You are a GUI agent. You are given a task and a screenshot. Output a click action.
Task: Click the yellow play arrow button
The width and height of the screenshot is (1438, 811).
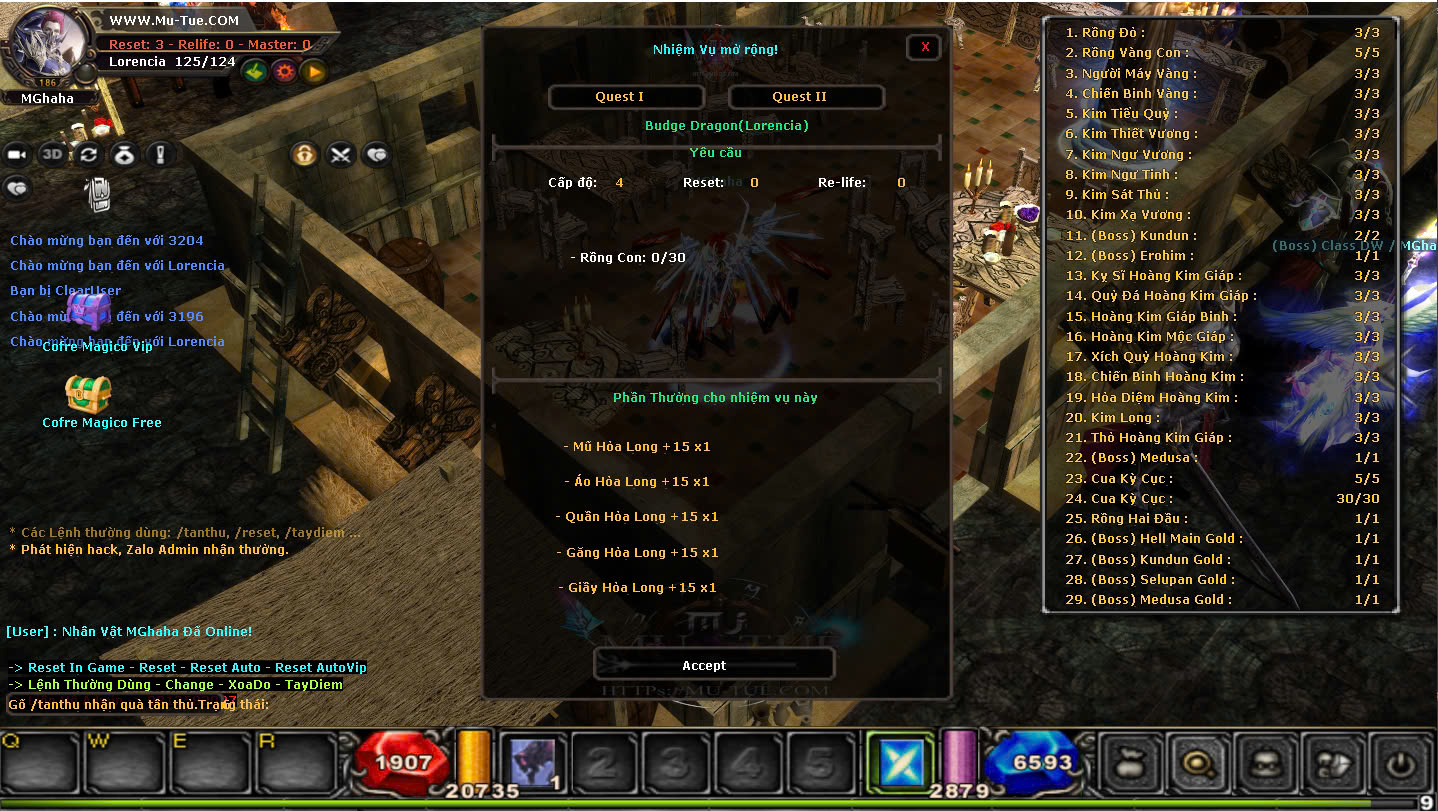pos(314,71)
